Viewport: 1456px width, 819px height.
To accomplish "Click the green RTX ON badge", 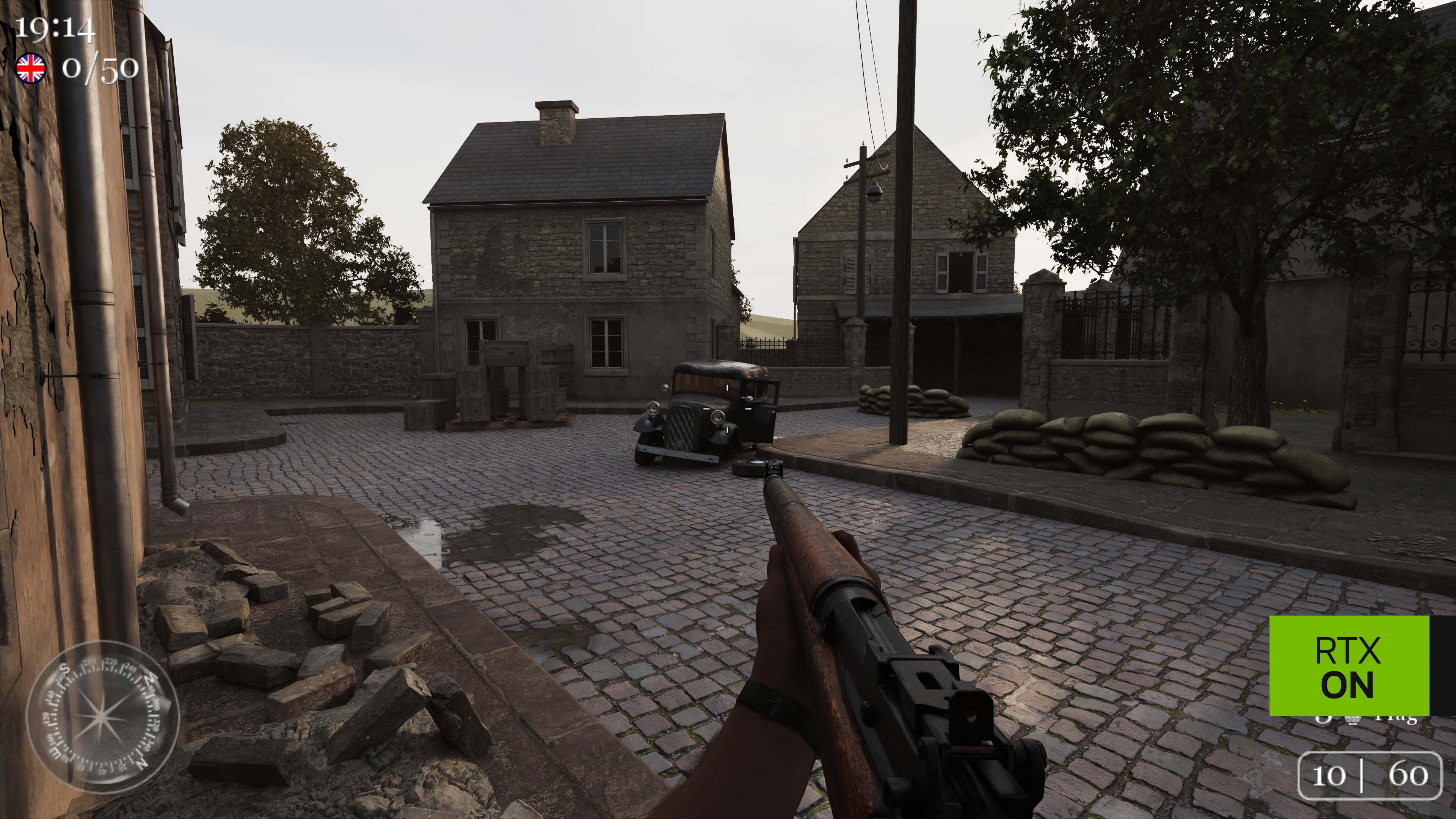I will click(x=1349, y=666).
